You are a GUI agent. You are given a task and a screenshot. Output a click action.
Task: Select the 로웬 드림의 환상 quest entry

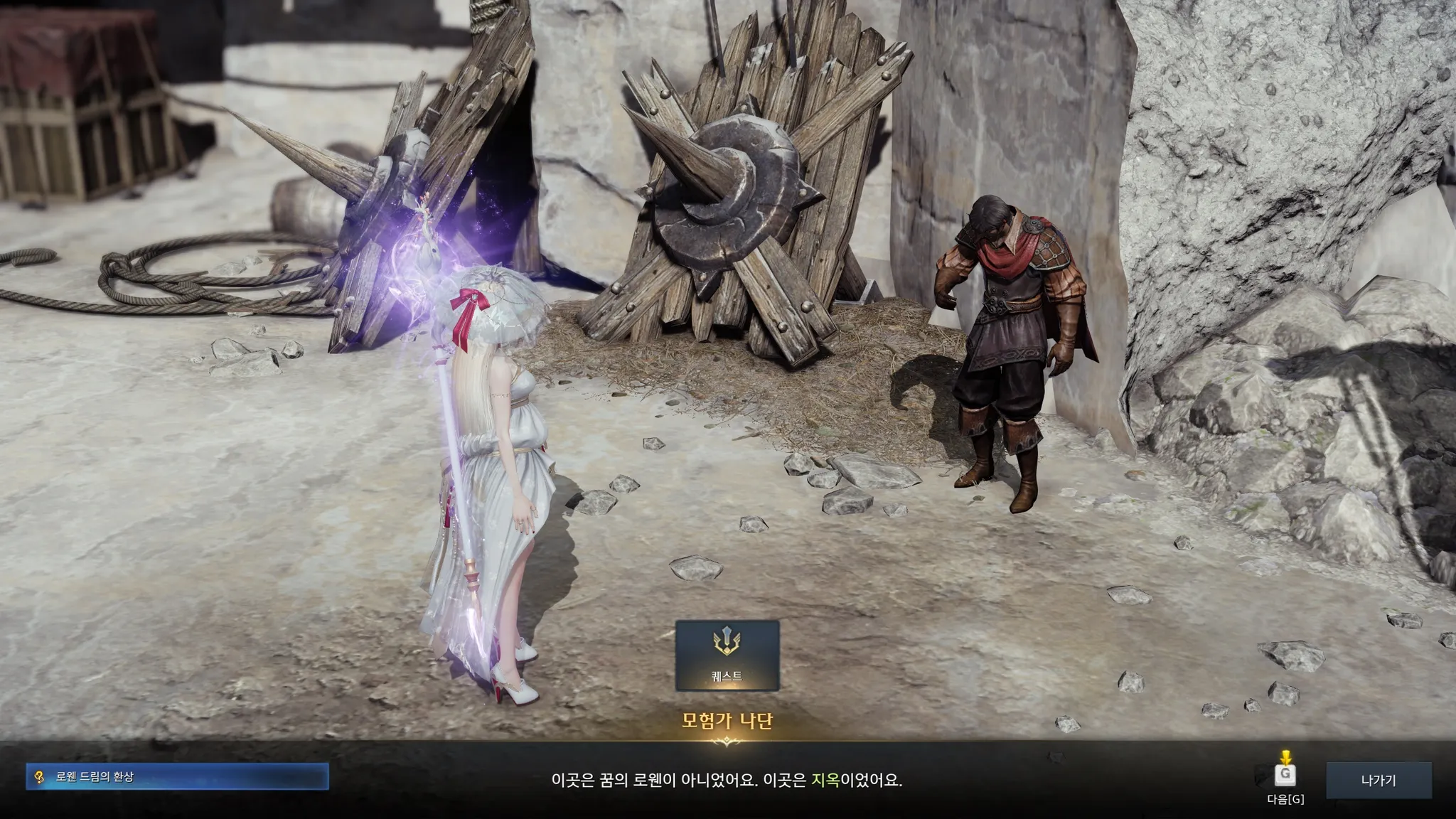click(177, 777)
